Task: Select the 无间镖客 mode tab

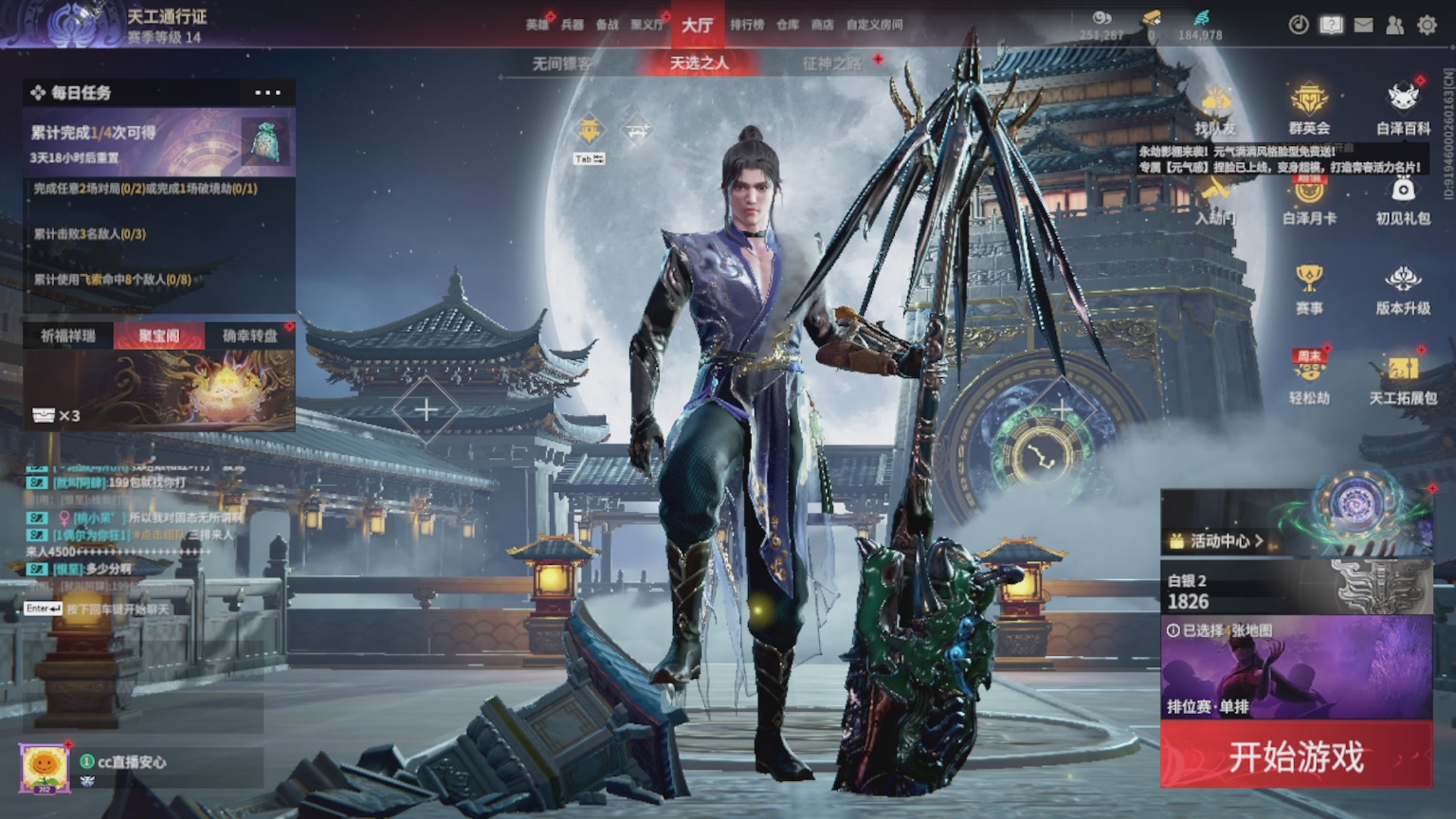Action: [x=561, y=64]
